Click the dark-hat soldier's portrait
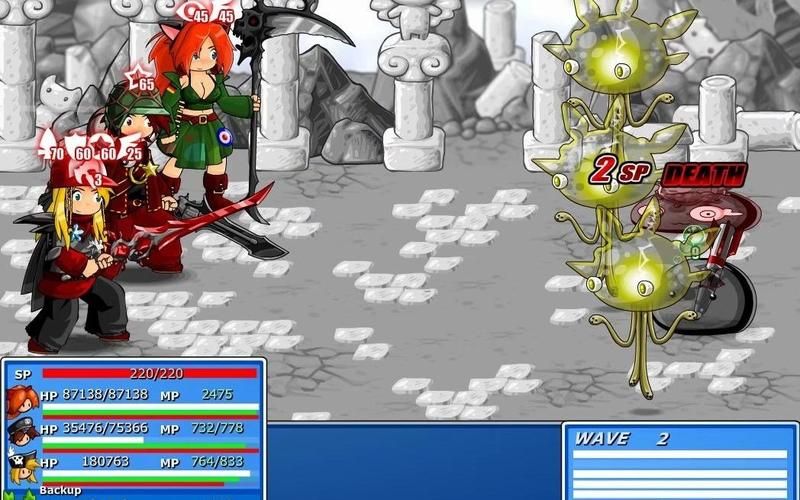This screenshot has height=500, width=800. coord(22,432)
